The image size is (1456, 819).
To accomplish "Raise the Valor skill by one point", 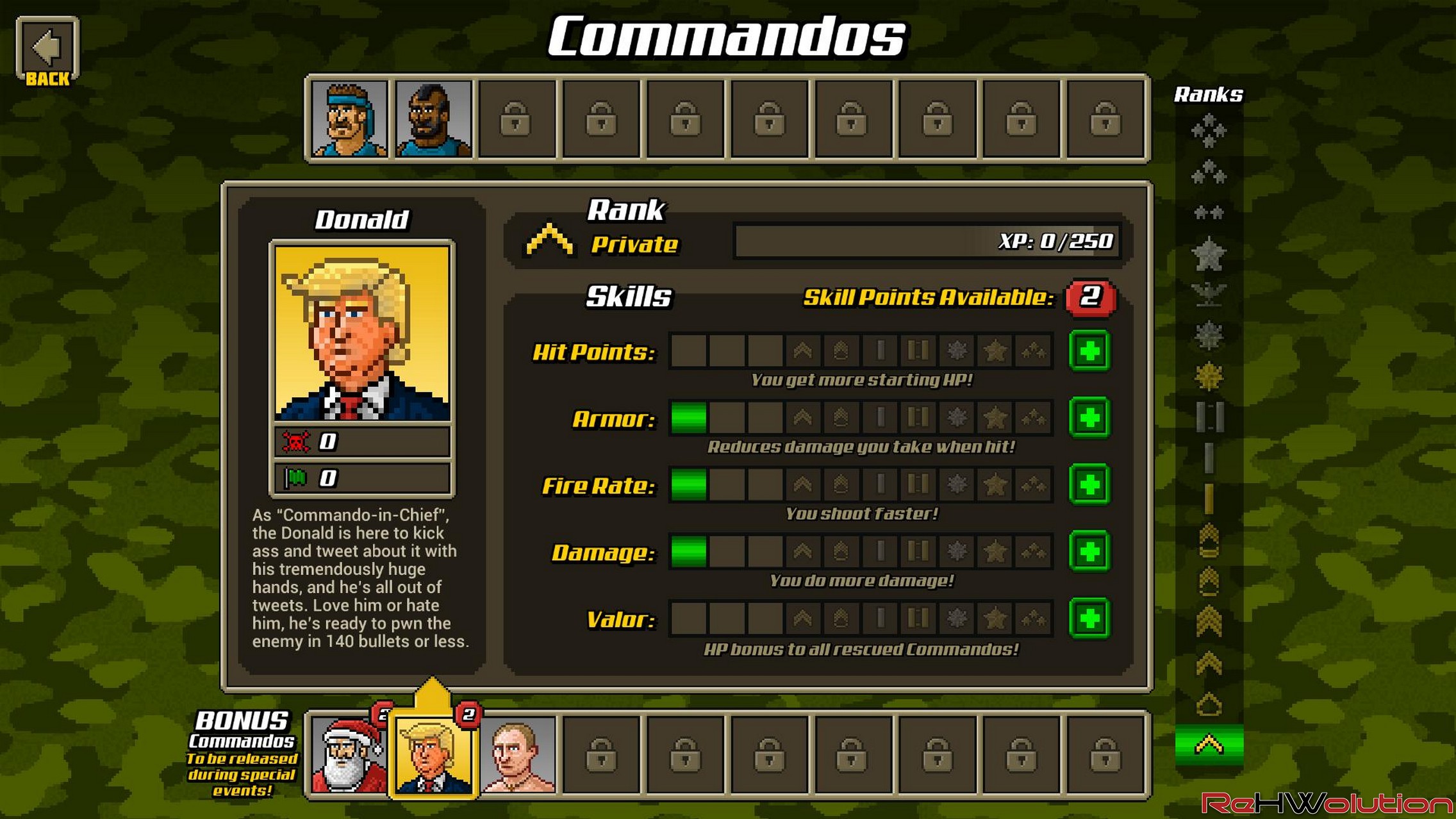I will pyautogui.click(x=1089, y=618).
